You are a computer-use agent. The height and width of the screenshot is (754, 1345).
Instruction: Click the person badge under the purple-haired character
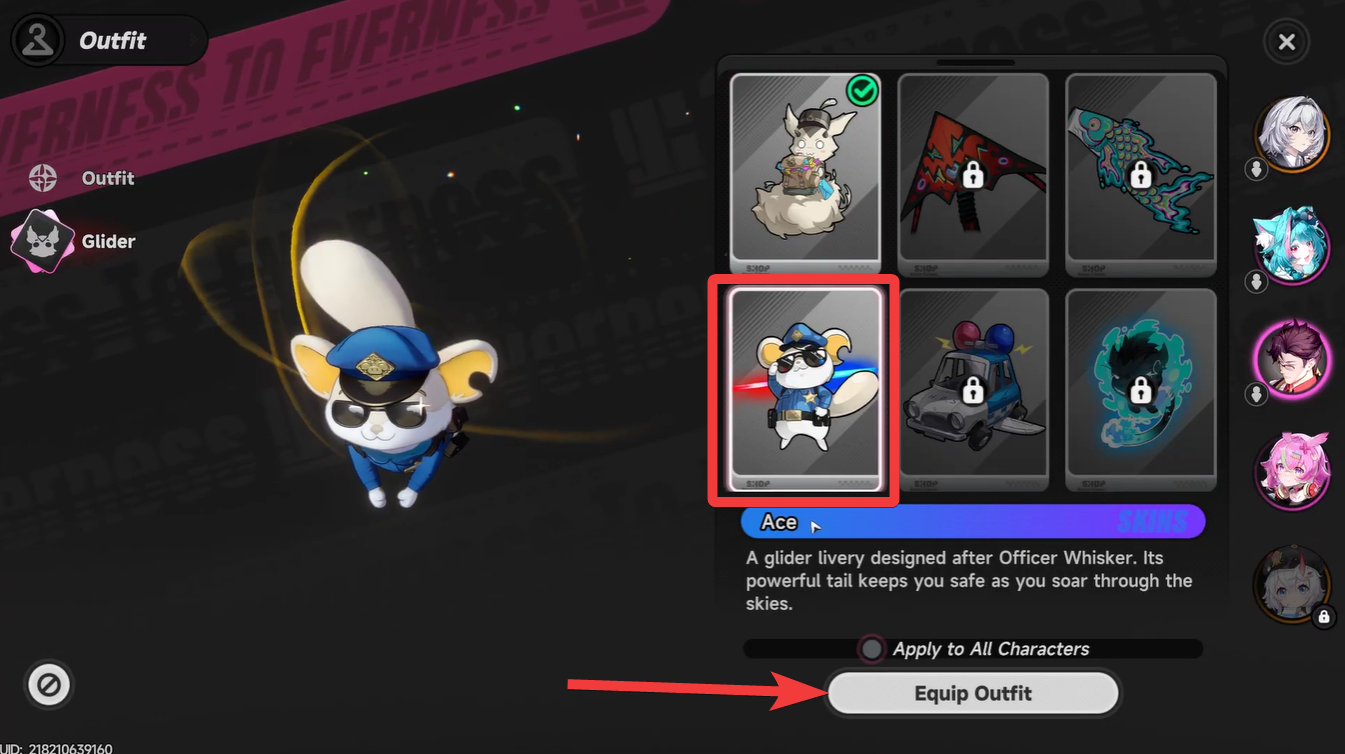[x=1257, y=394]
